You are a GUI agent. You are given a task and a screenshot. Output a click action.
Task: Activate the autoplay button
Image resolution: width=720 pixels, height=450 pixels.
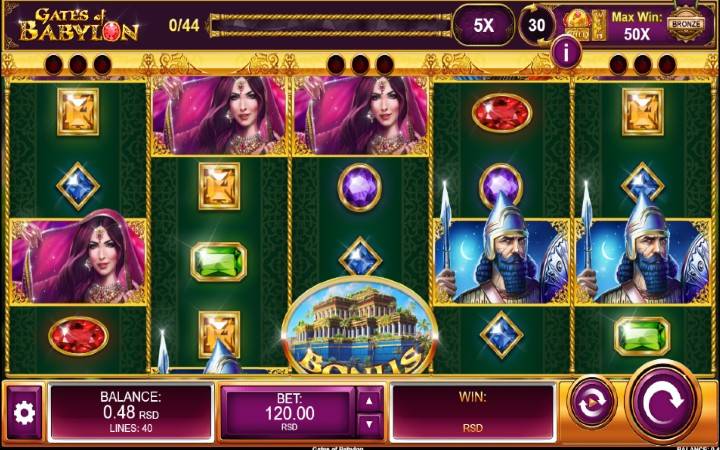591,404
